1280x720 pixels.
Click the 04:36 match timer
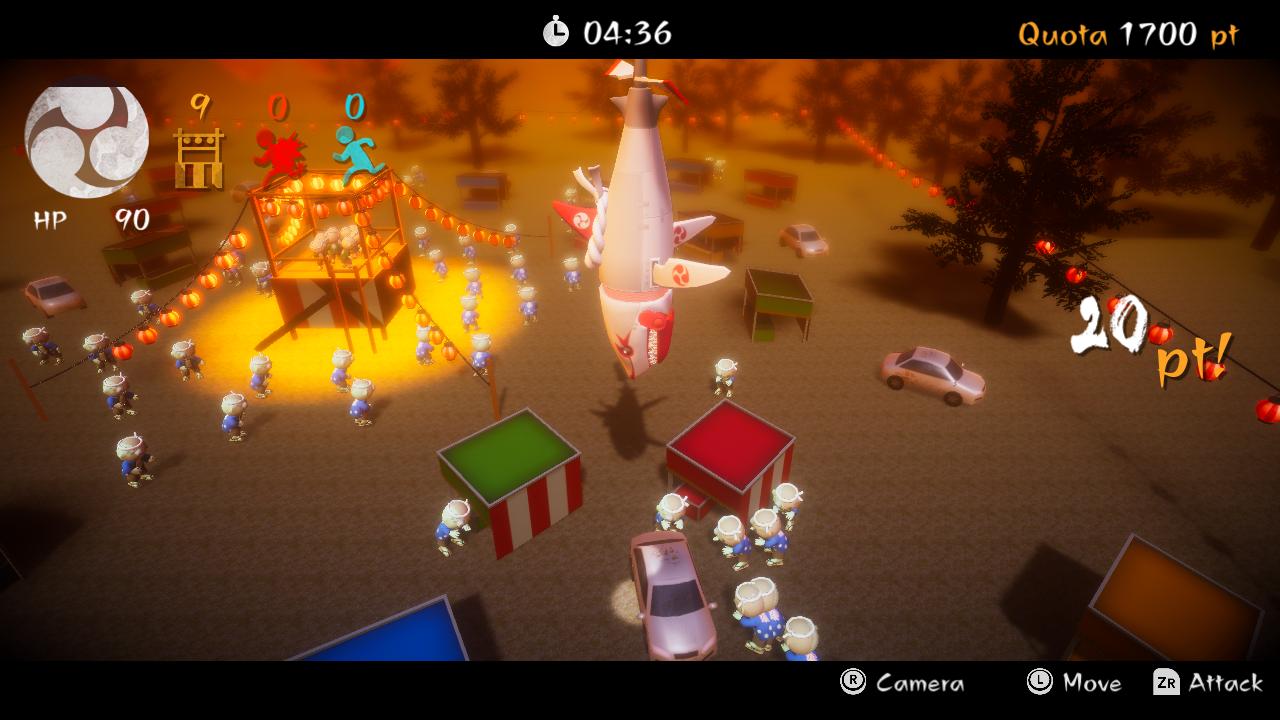tap(625, 30)
